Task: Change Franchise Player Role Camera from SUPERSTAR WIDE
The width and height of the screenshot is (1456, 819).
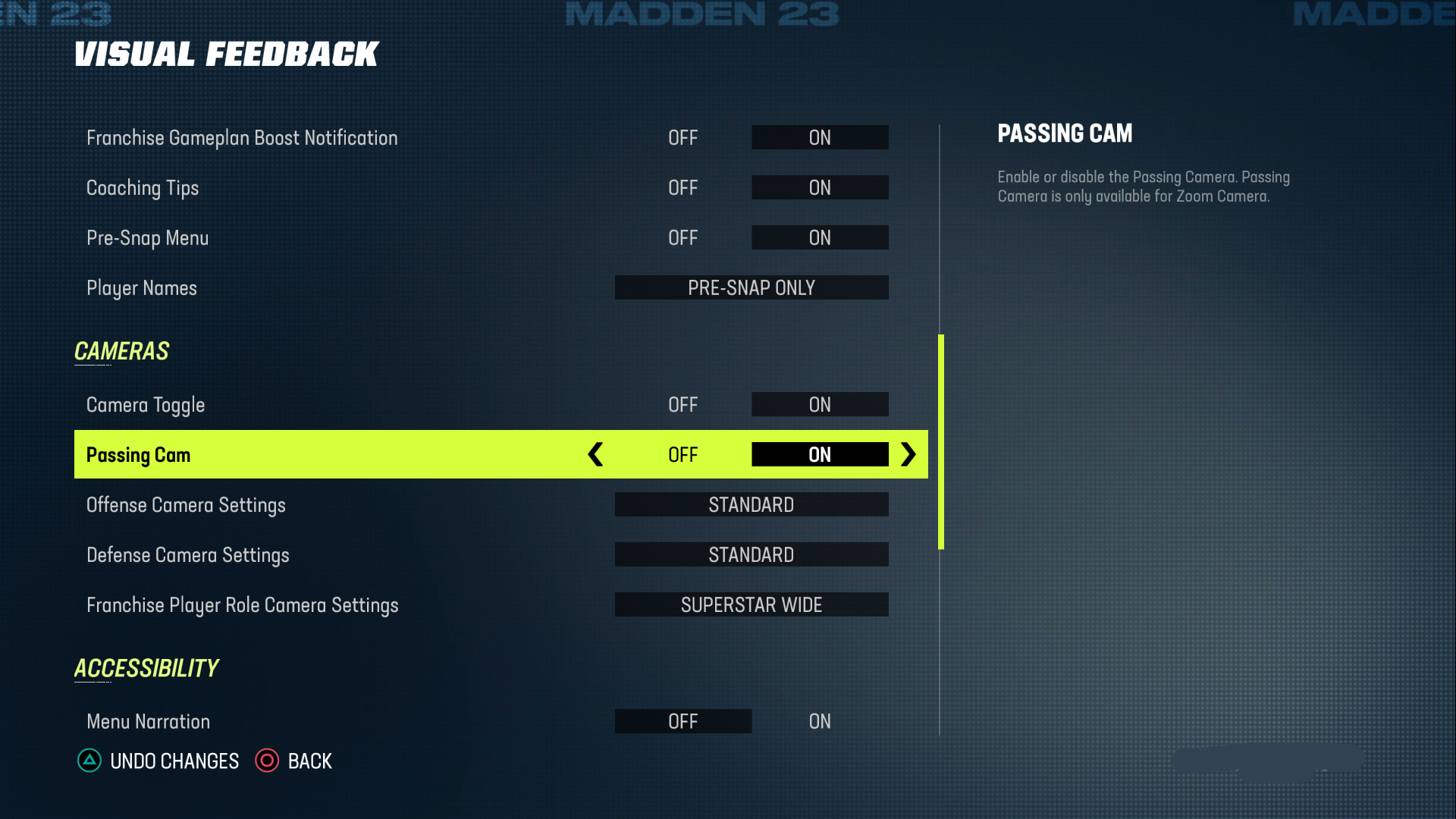Action: [751, 604]
